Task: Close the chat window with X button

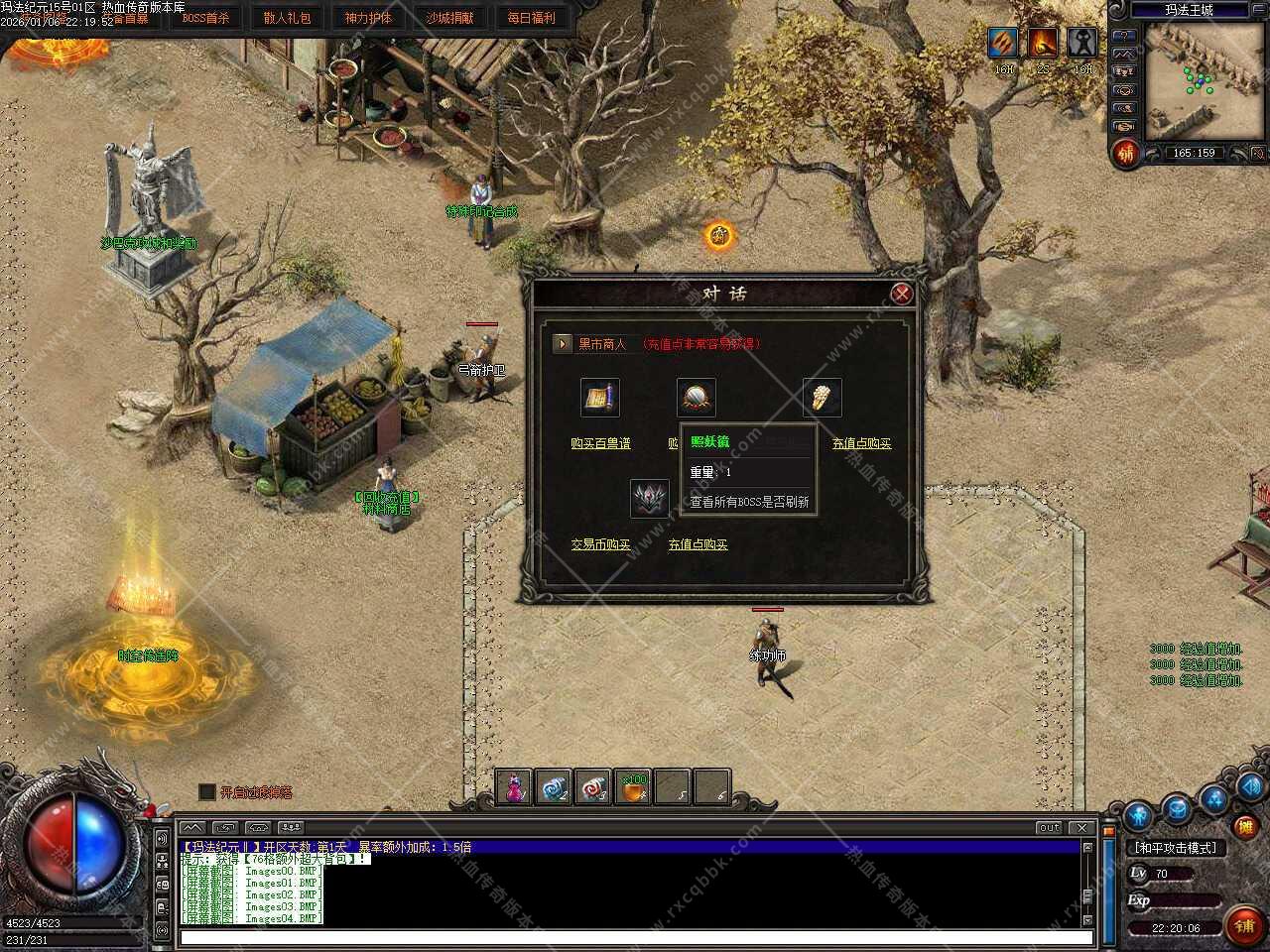Action: point(1081,827)
